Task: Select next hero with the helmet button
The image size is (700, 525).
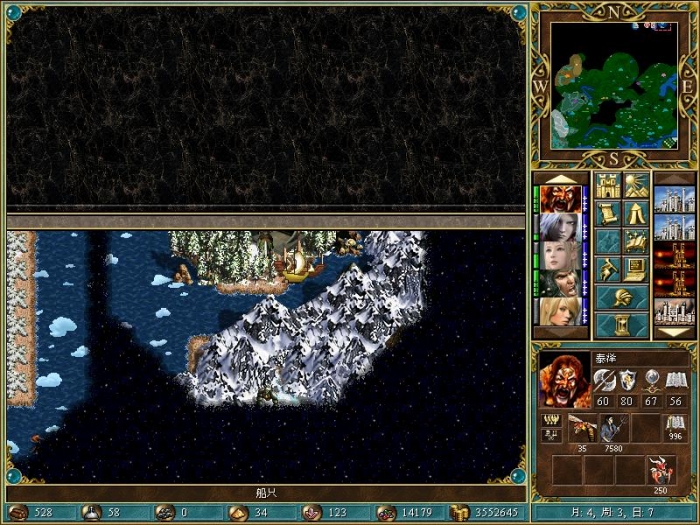Action: [x=622, y=297]
